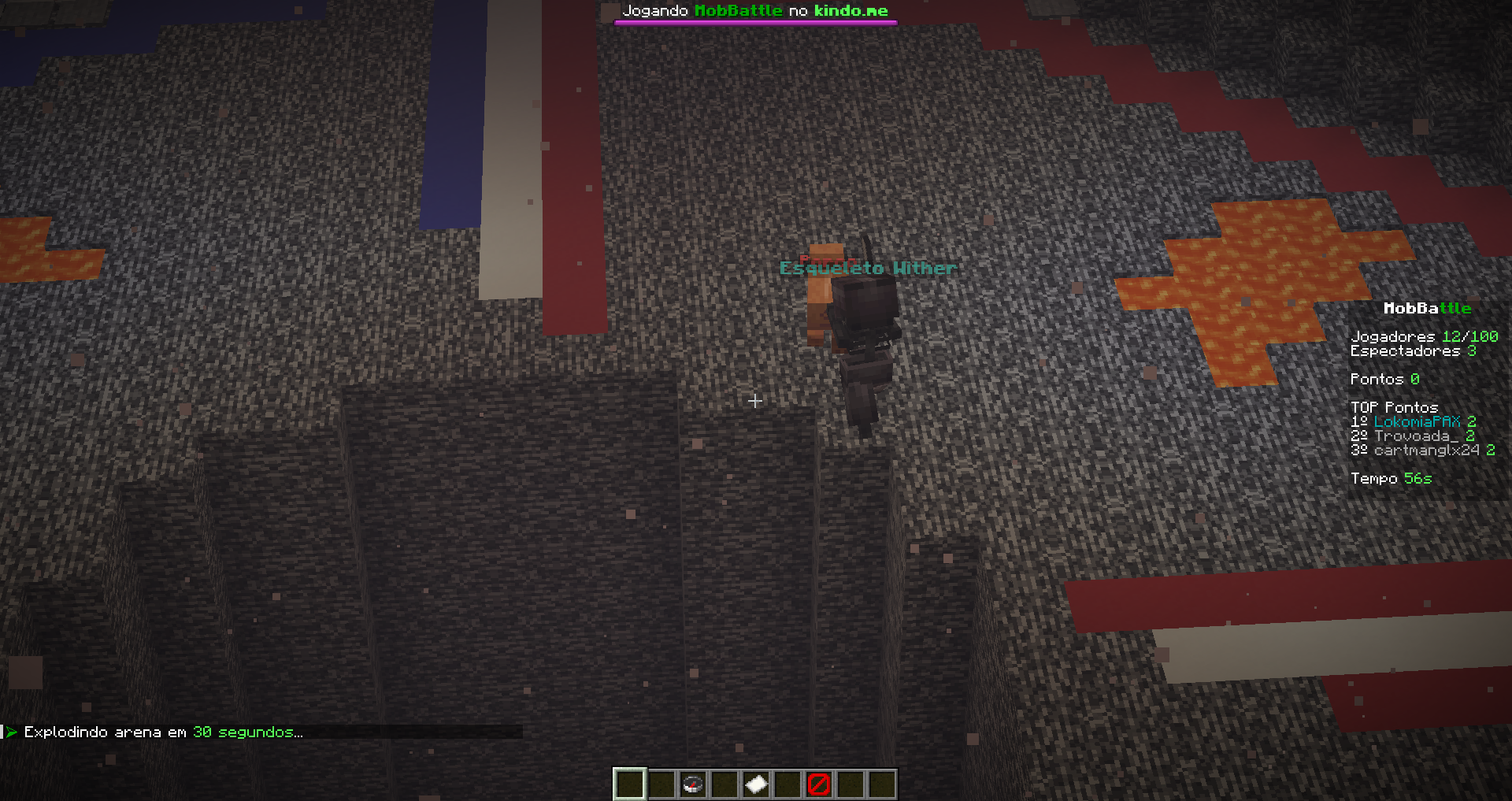The width and height of the screenshot is (1512, 801).
Task: Select the compass hotbar slot
Action: tap(692, 784)
